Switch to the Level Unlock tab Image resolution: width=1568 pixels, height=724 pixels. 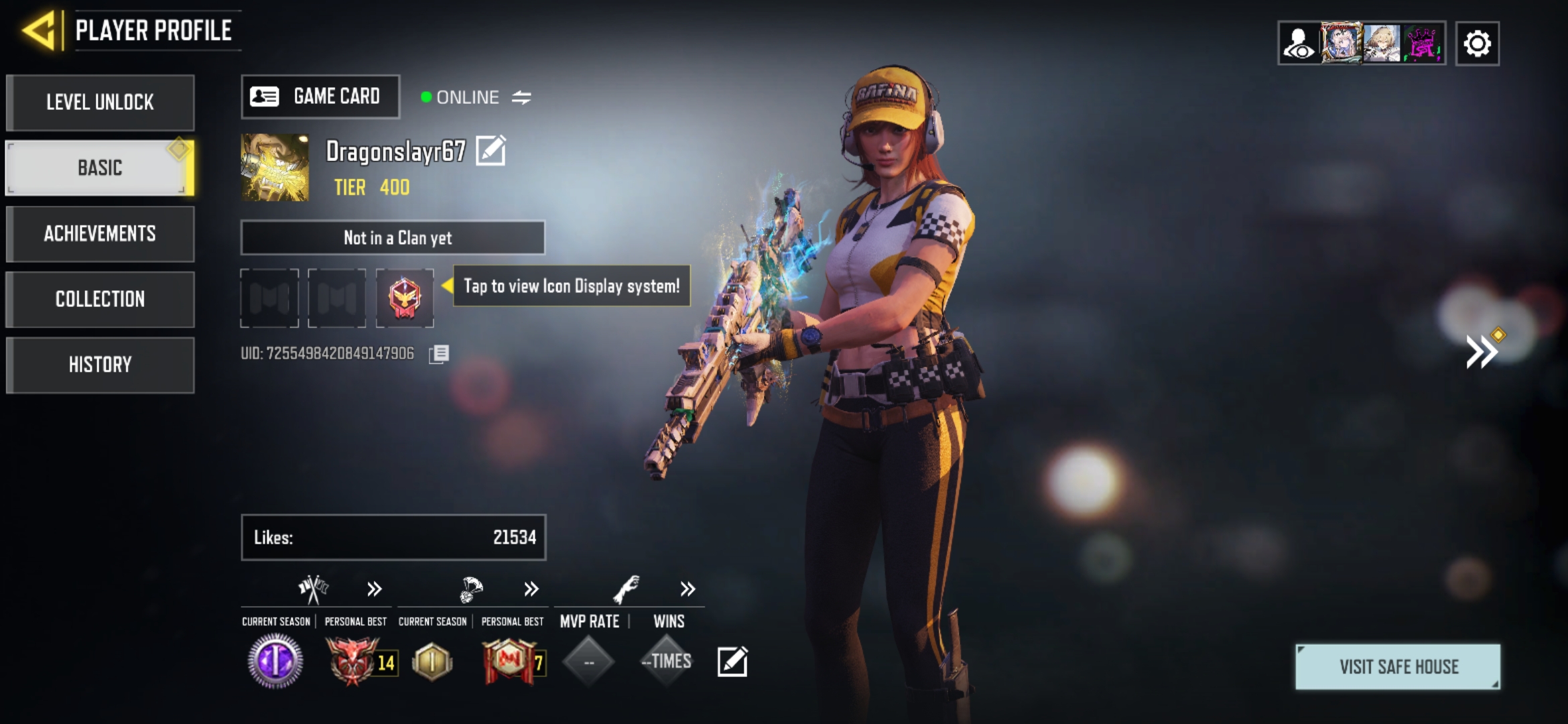point(101,103)
